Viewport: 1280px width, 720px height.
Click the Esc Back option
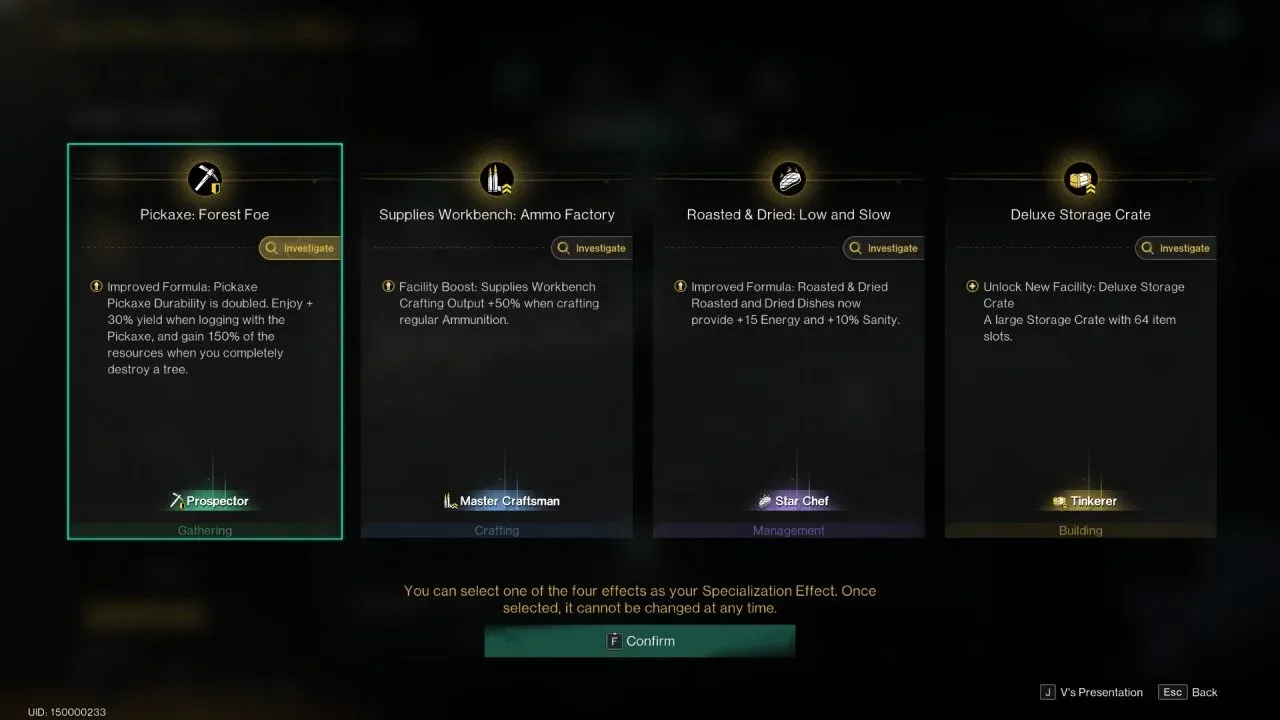click(x=1187, y=691)
